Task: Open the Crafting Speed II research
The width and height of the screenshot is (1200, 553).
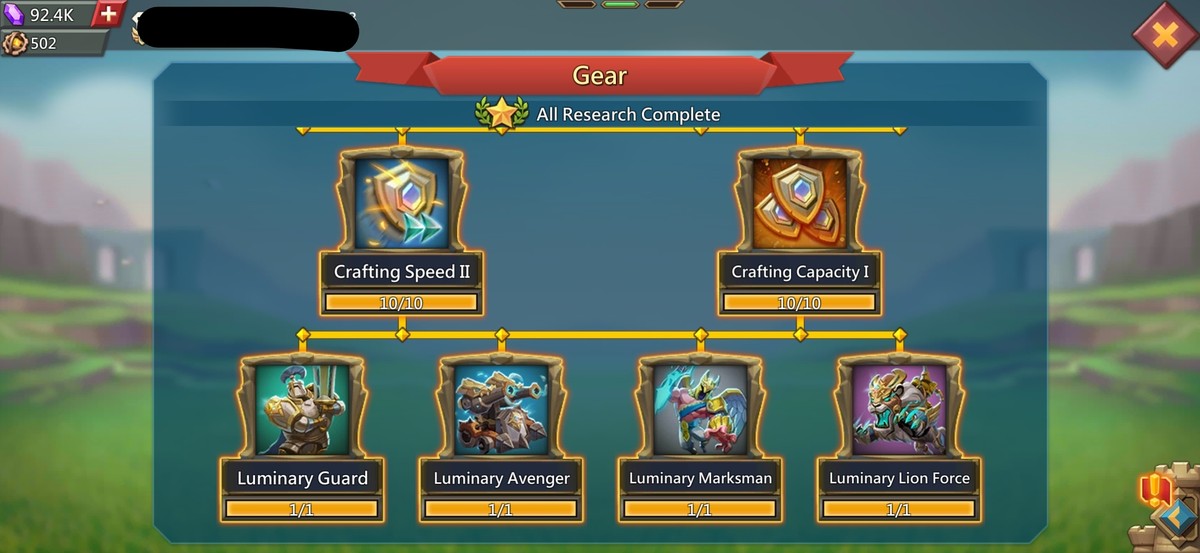Action: (x=401, y=203)
